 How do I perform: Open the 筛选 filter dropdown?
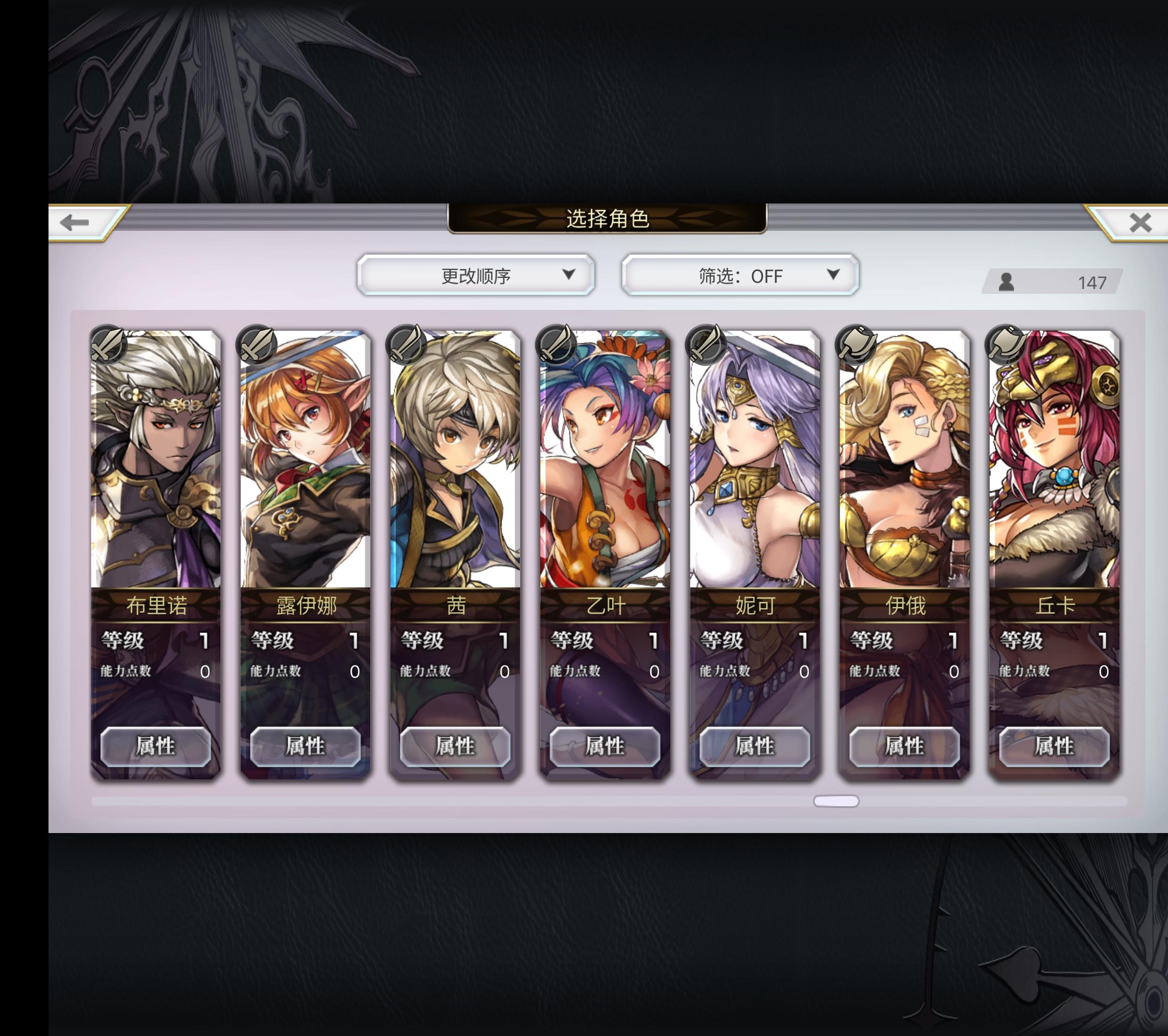tap(740, 276)
